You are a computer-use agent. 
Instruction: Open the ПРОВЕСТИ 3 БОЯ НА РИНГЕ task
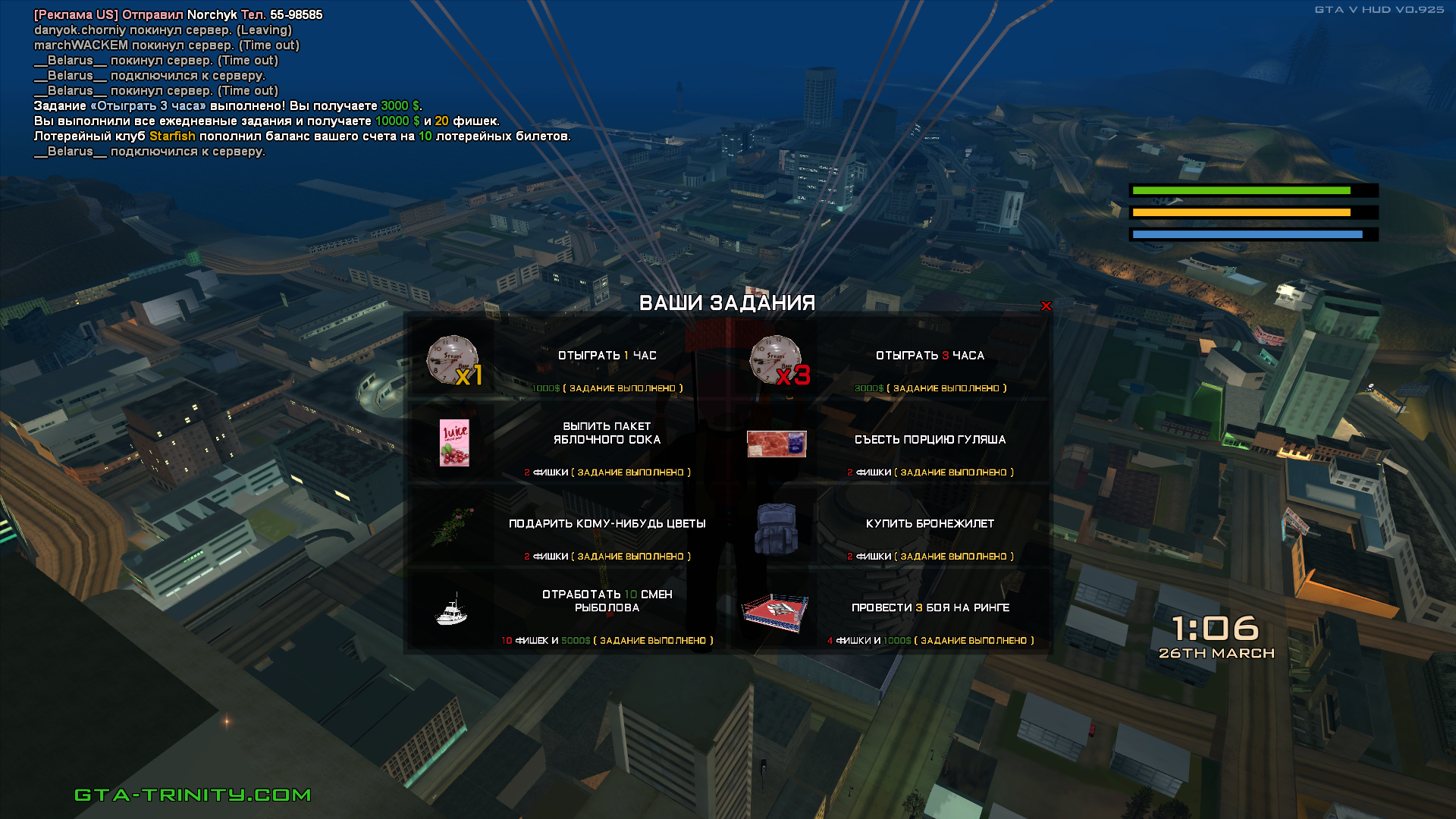coord(930,608)
